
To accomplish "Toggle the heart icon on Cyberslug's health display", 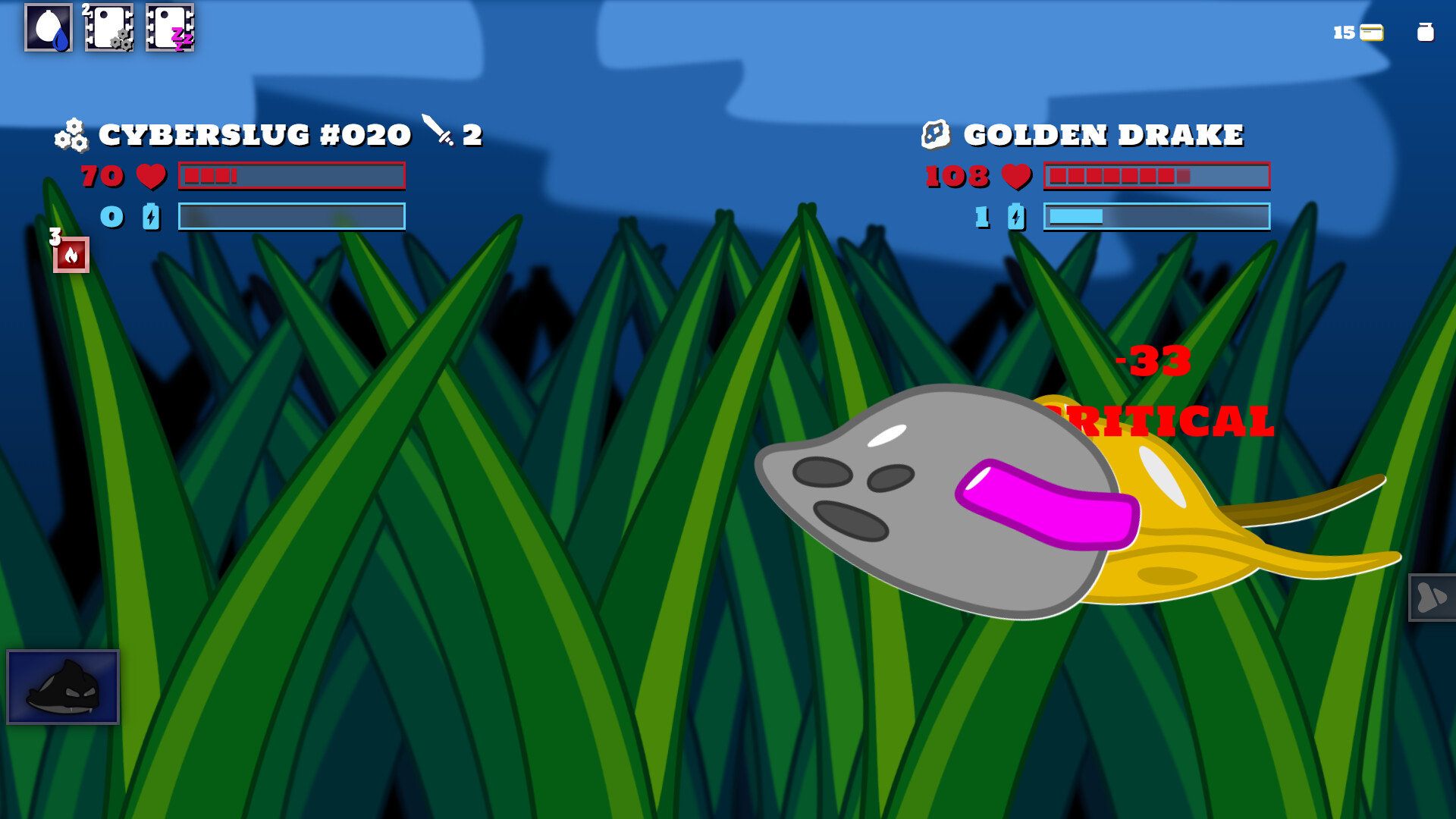I will coord(150,177).
